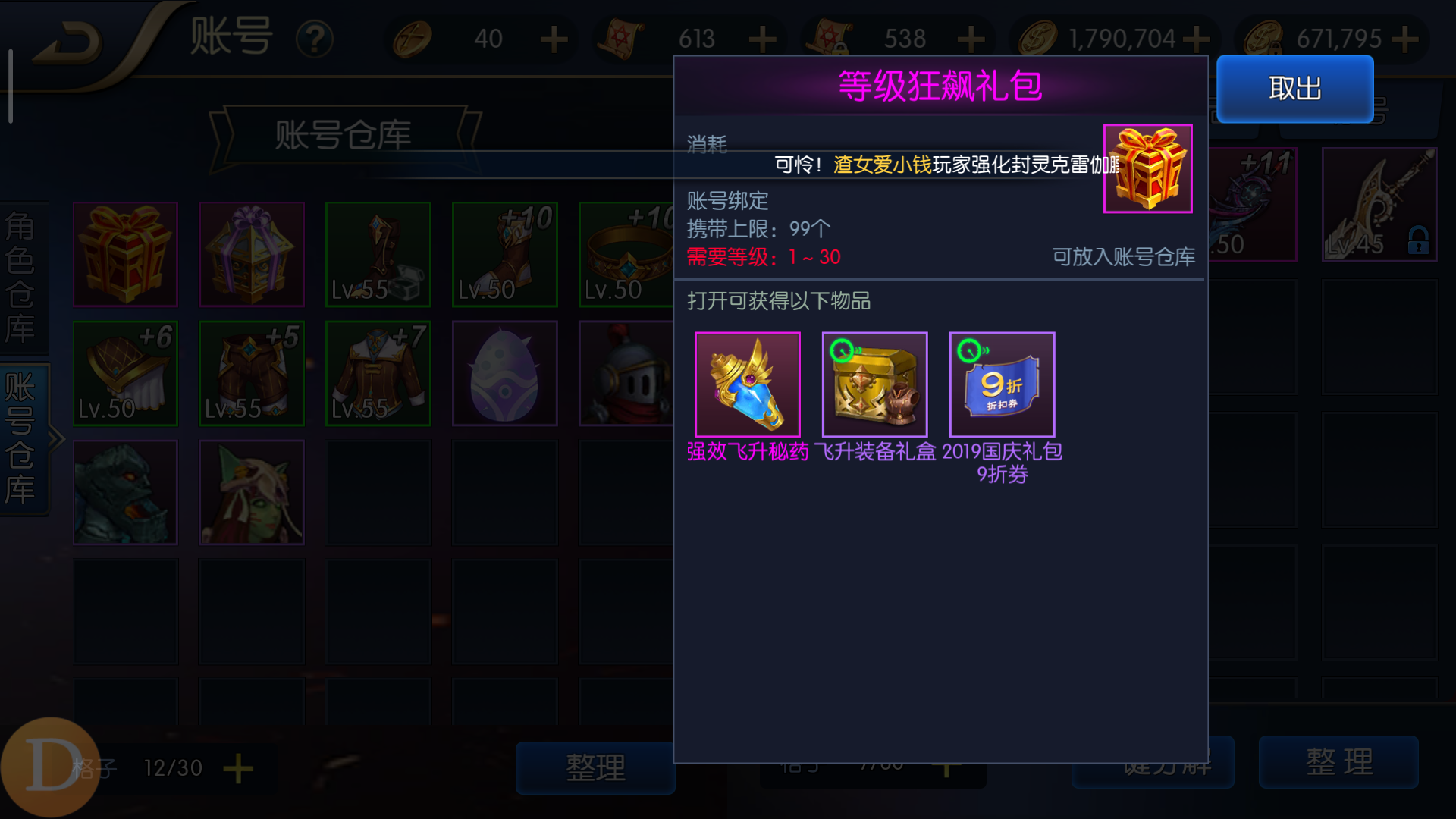
Task: Click the gift pack thumbnail in the dialog
Action: coord(1147,168)
